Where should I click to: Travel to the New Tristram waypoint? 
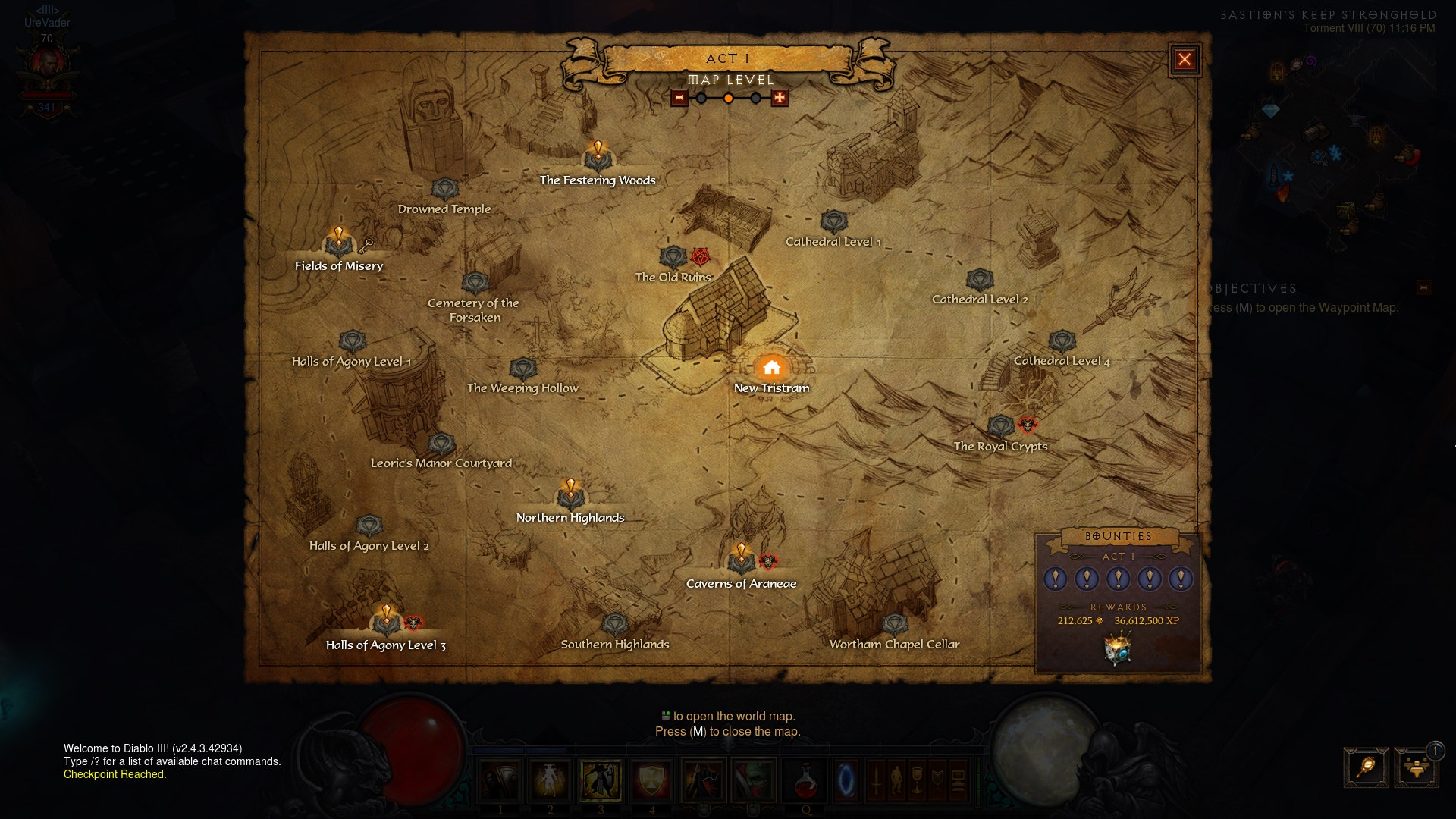pyautogui.click(x=771, y=369)
